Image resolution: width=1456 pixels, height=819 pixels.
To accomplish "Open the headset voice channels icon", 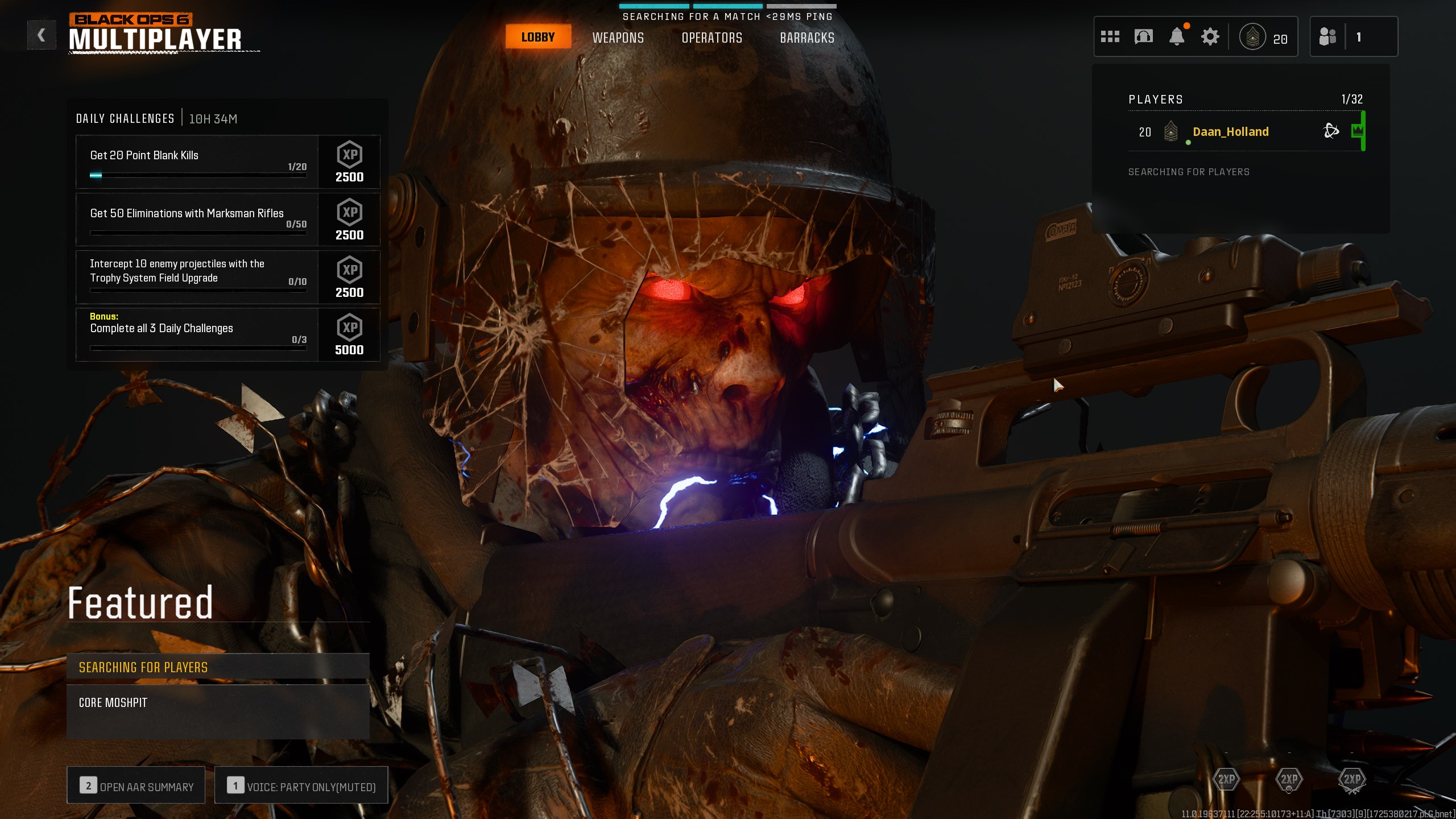I will pyautogui.click(x=1143, y=37).
